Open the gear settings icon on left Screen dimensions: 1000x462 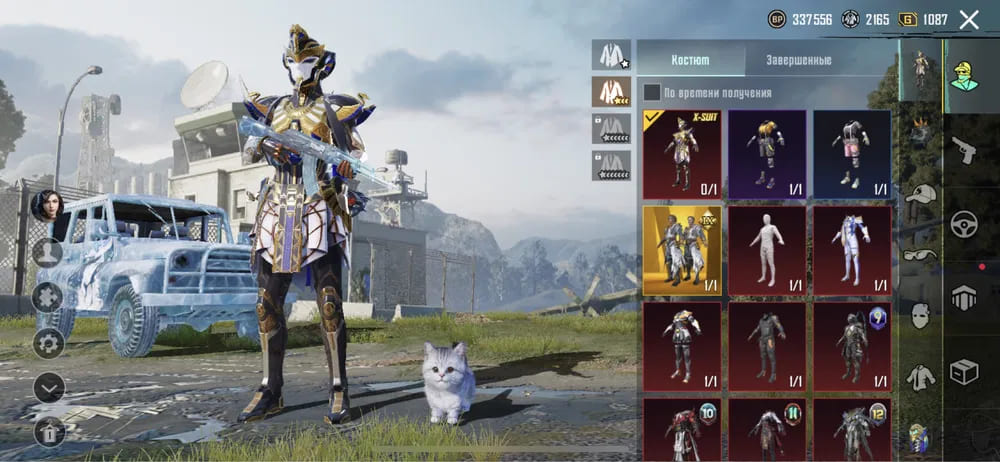[x=47, y=343]
